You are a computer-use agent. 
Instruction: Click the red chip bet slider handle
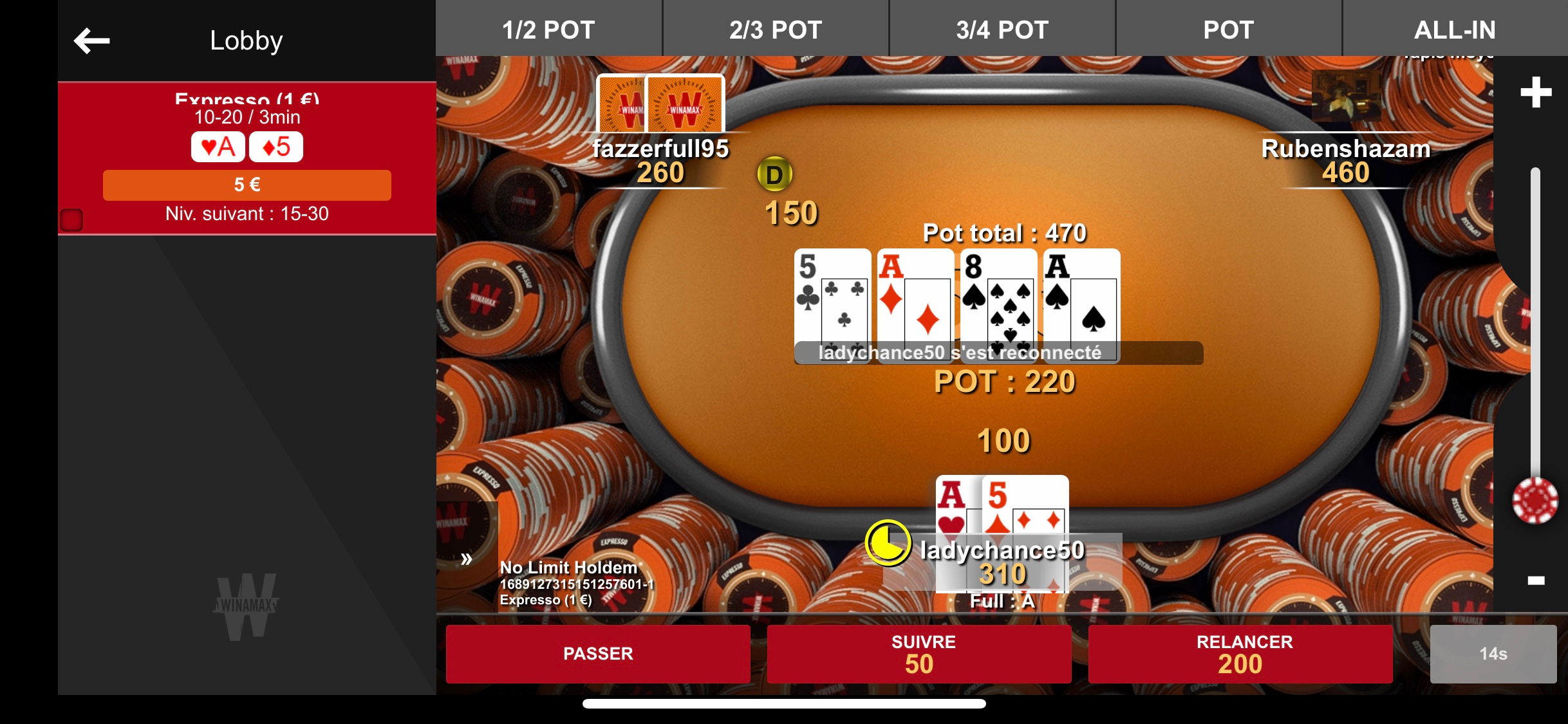tap(1535, 501)
